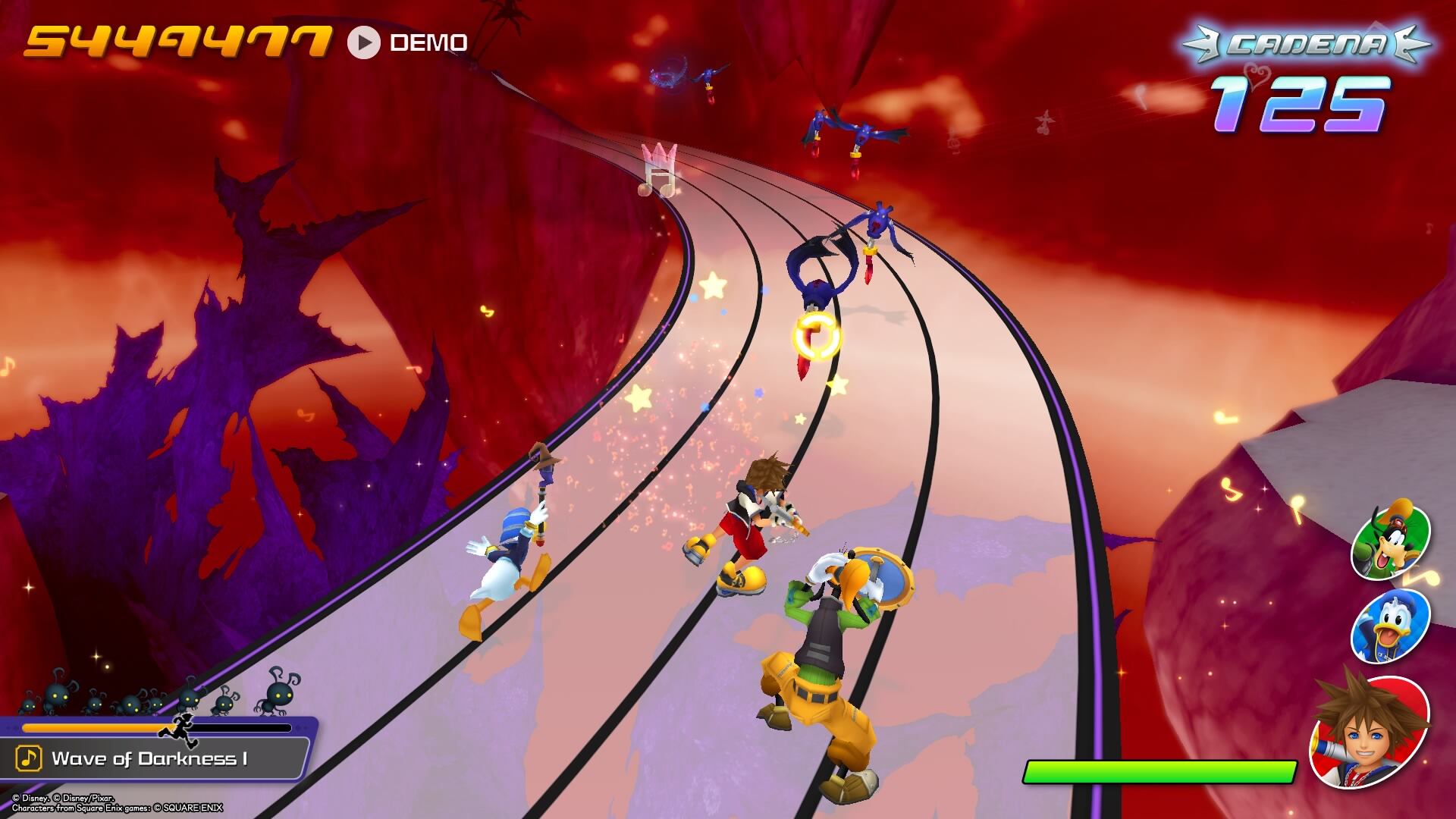Select Donald's party portrait

click(1390, 626)
